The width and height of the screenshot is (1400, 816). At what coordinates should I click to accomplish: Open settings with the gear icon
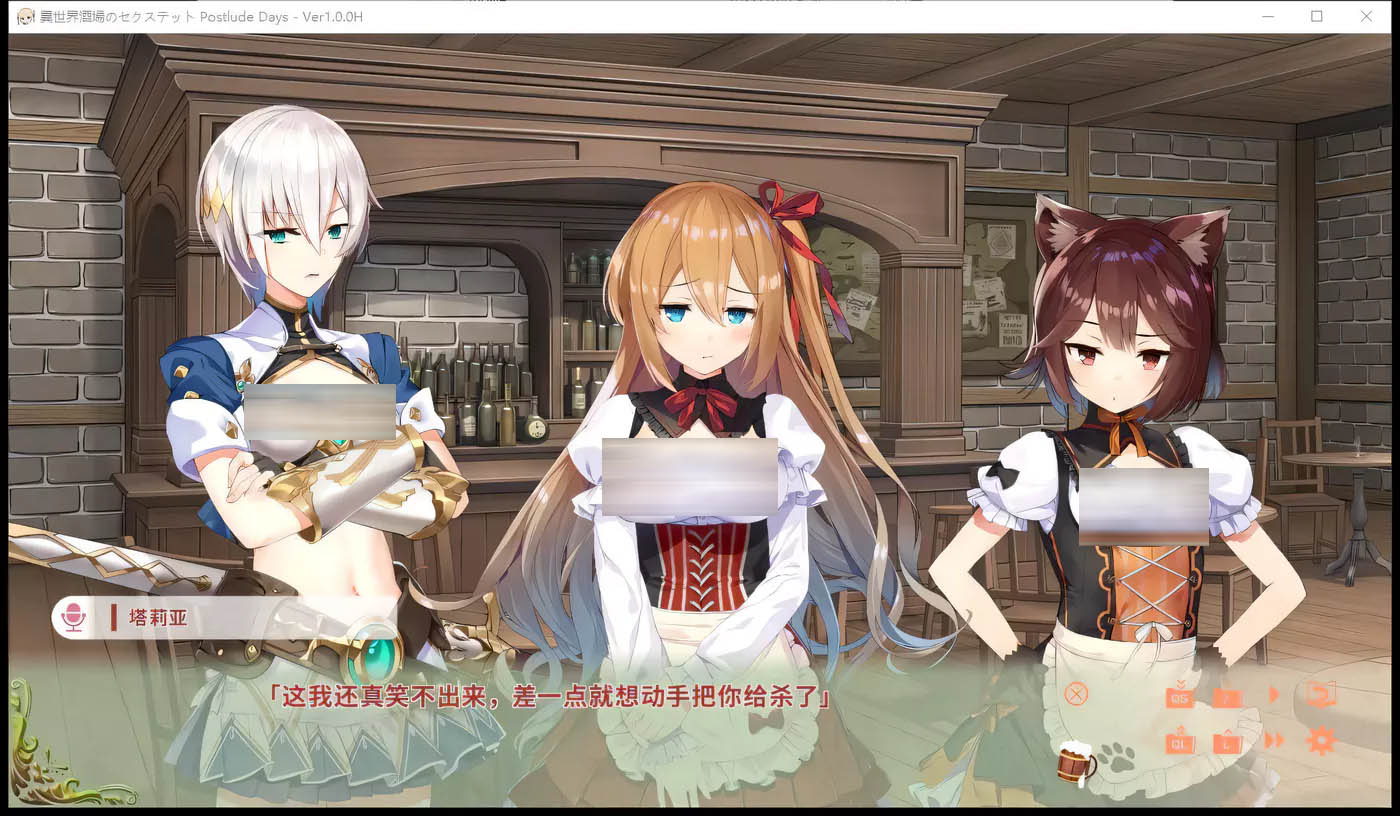(x=1321, y=741)
